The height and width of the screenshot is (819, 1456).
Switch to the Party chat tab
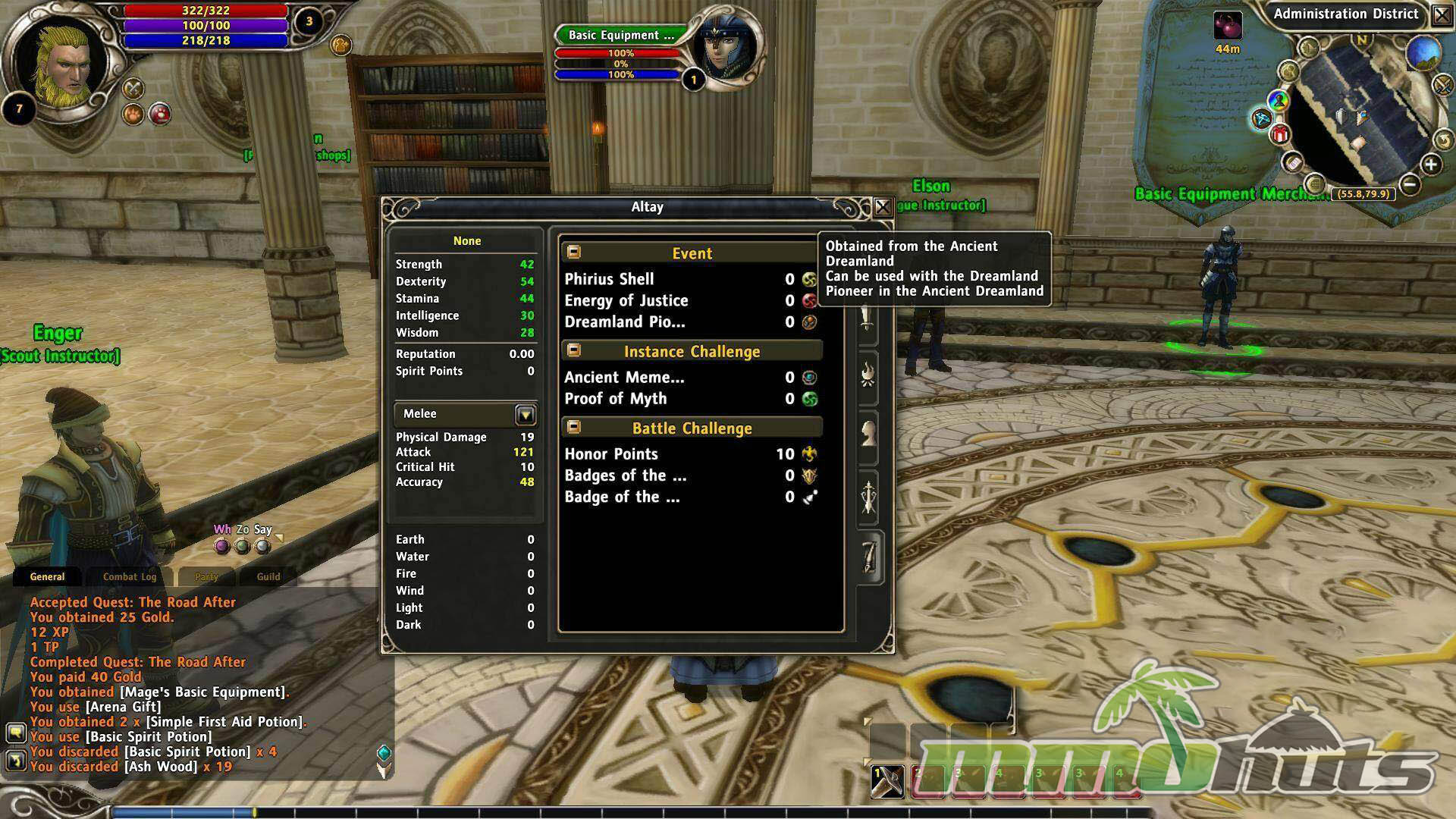pyautogui.click(x=206, y=576)
